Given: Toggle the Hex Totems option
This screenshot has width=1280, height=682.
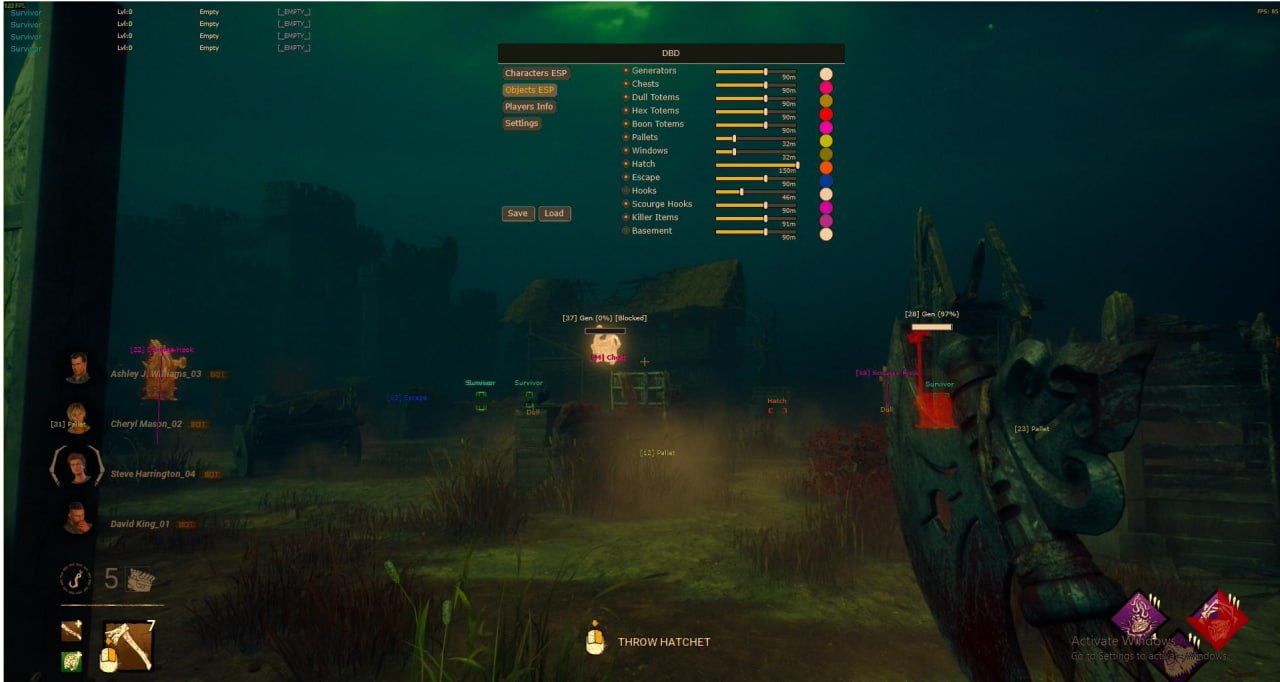Looking at the screenshot, I should (626, 111).
